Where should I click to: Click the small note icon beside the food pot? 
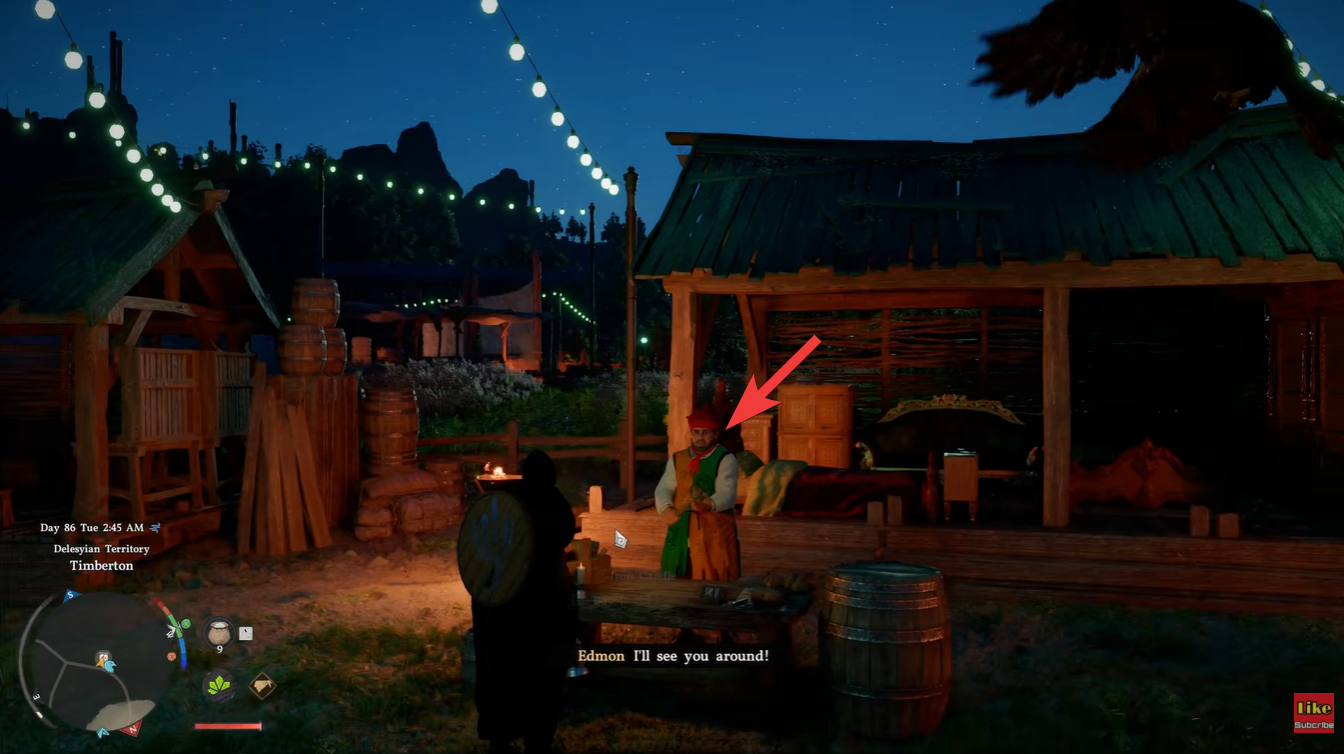tap(245, 631)
